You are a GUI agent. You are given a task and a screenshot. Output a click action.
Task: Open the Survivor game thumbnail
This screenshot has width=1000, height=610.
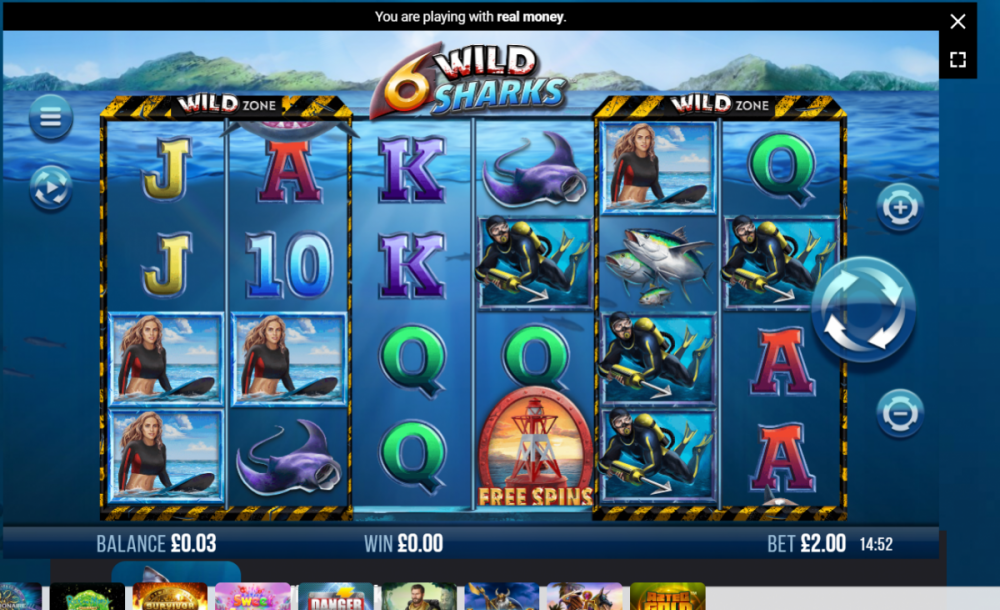point(170,597)
